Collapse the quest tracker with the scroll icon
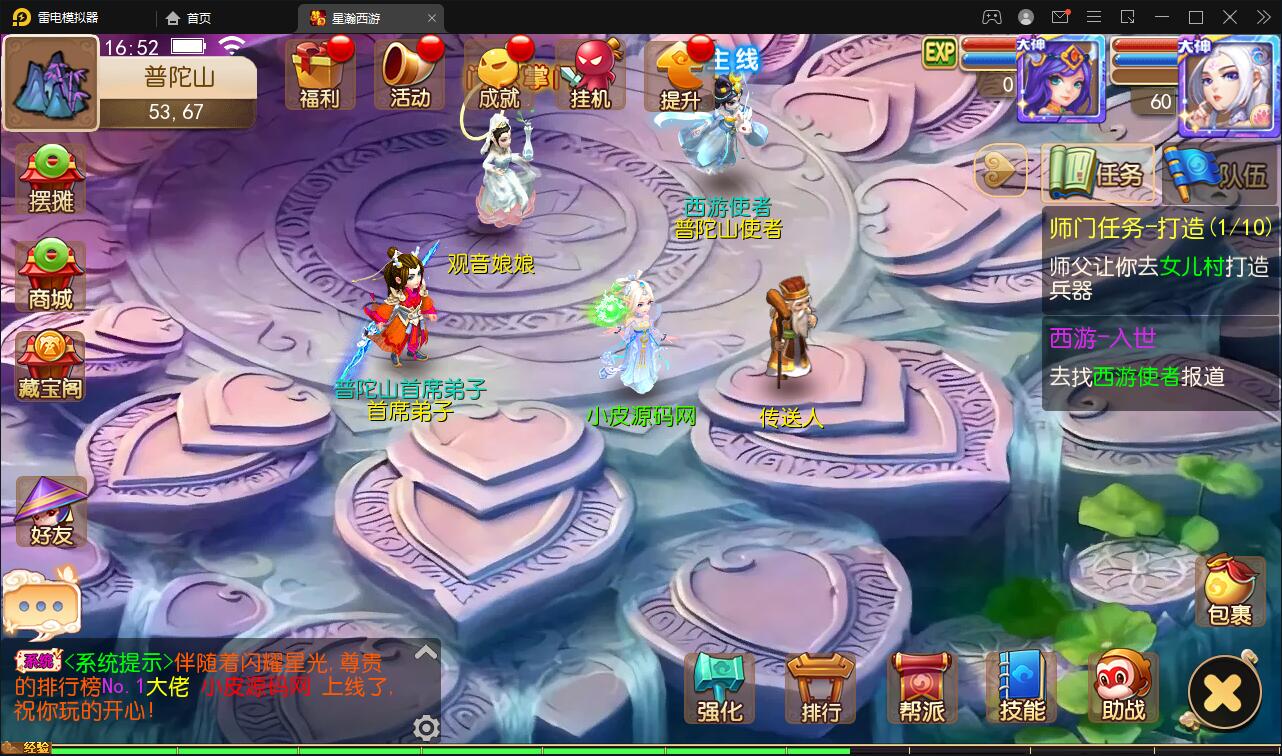1282x756 pixels. (x=999, y=172)
